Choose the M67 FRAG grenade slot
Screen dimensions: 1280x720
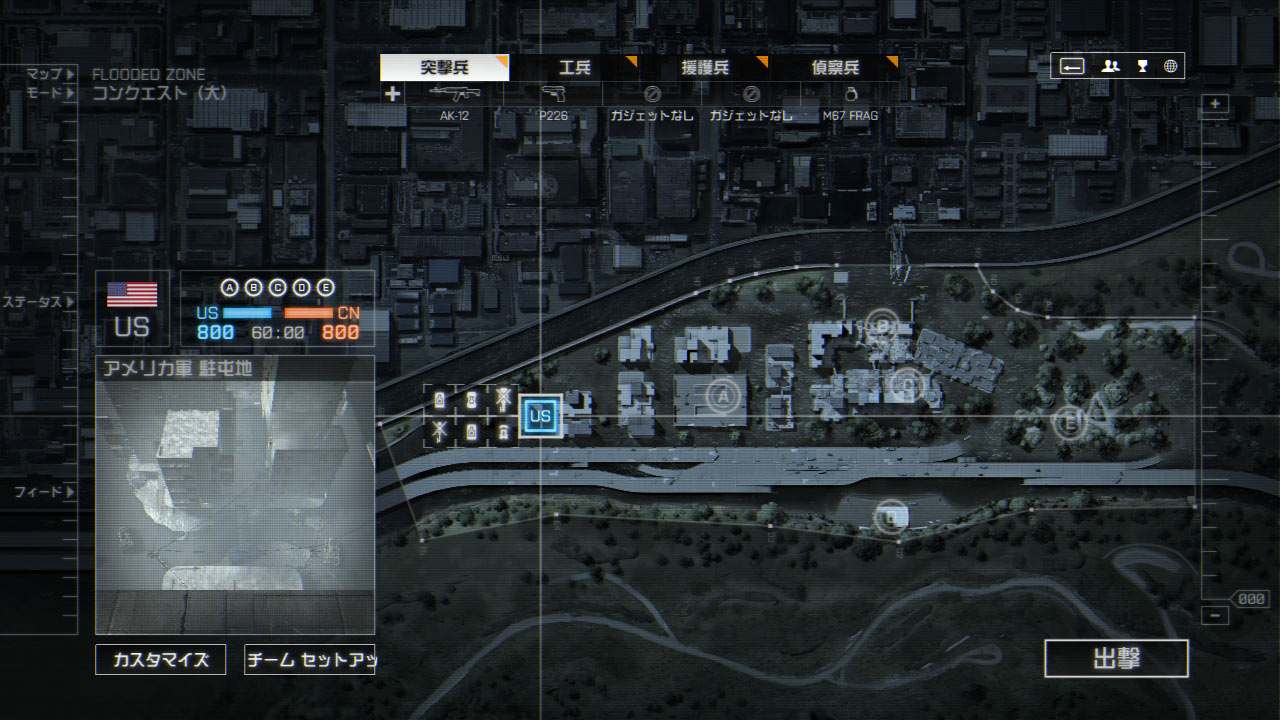[x=850, y=99]
